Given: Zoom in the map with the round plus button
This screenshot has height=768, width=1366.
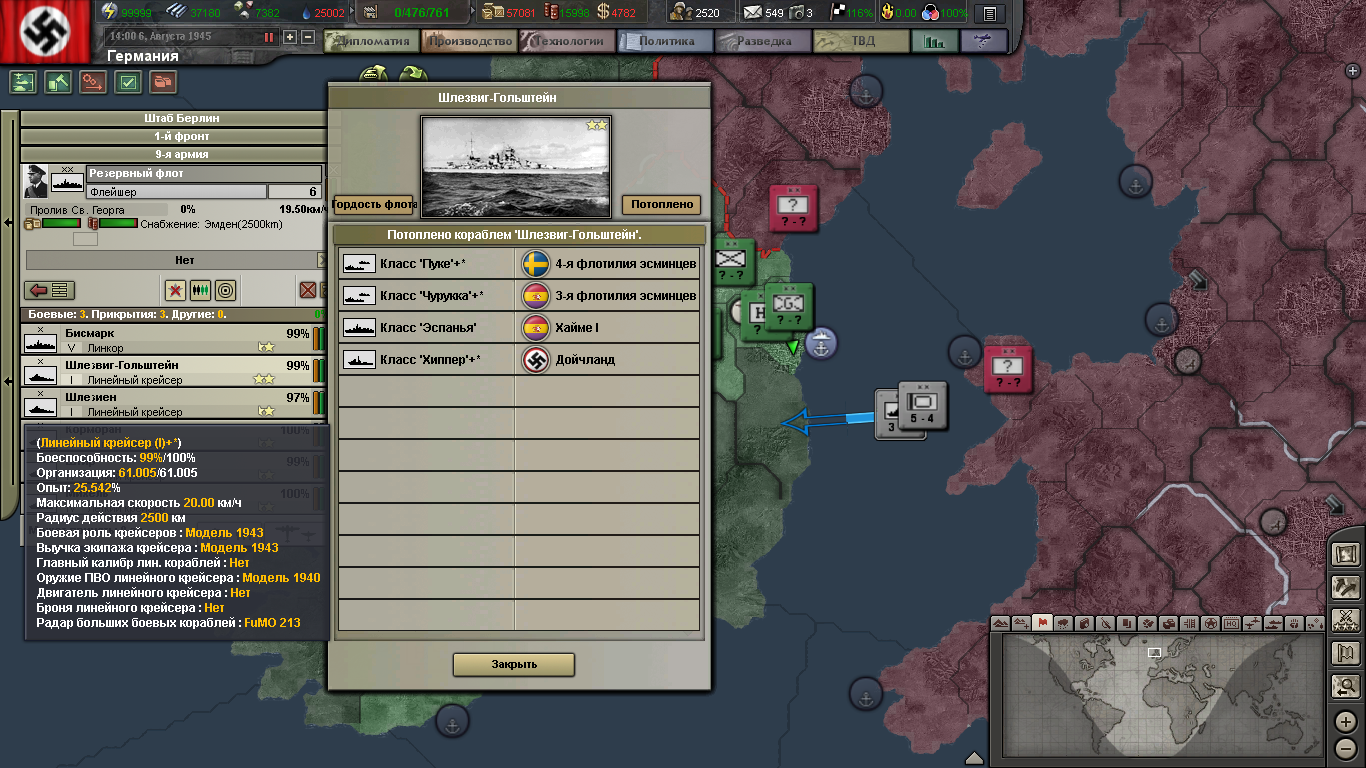Looking at the screenshot, I should pos(1345,721).
